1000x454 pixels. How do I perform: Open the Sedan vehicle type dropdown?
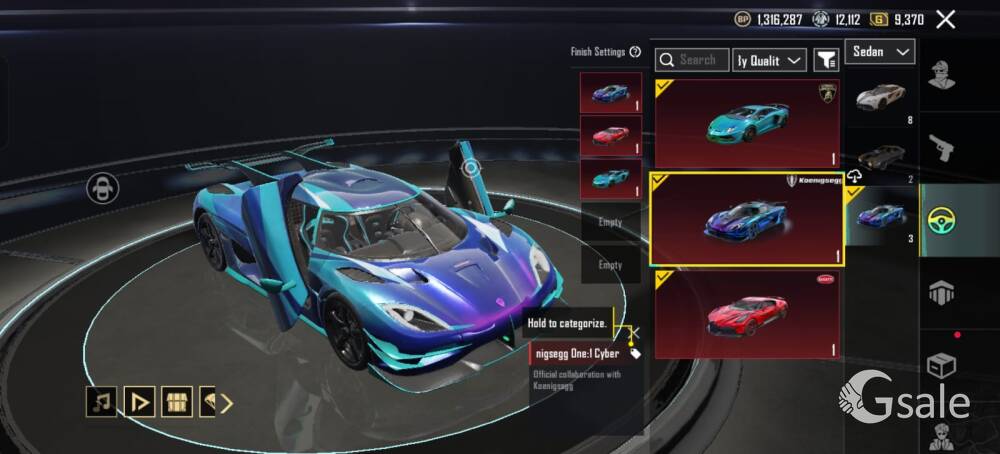(x=880, y=52)
